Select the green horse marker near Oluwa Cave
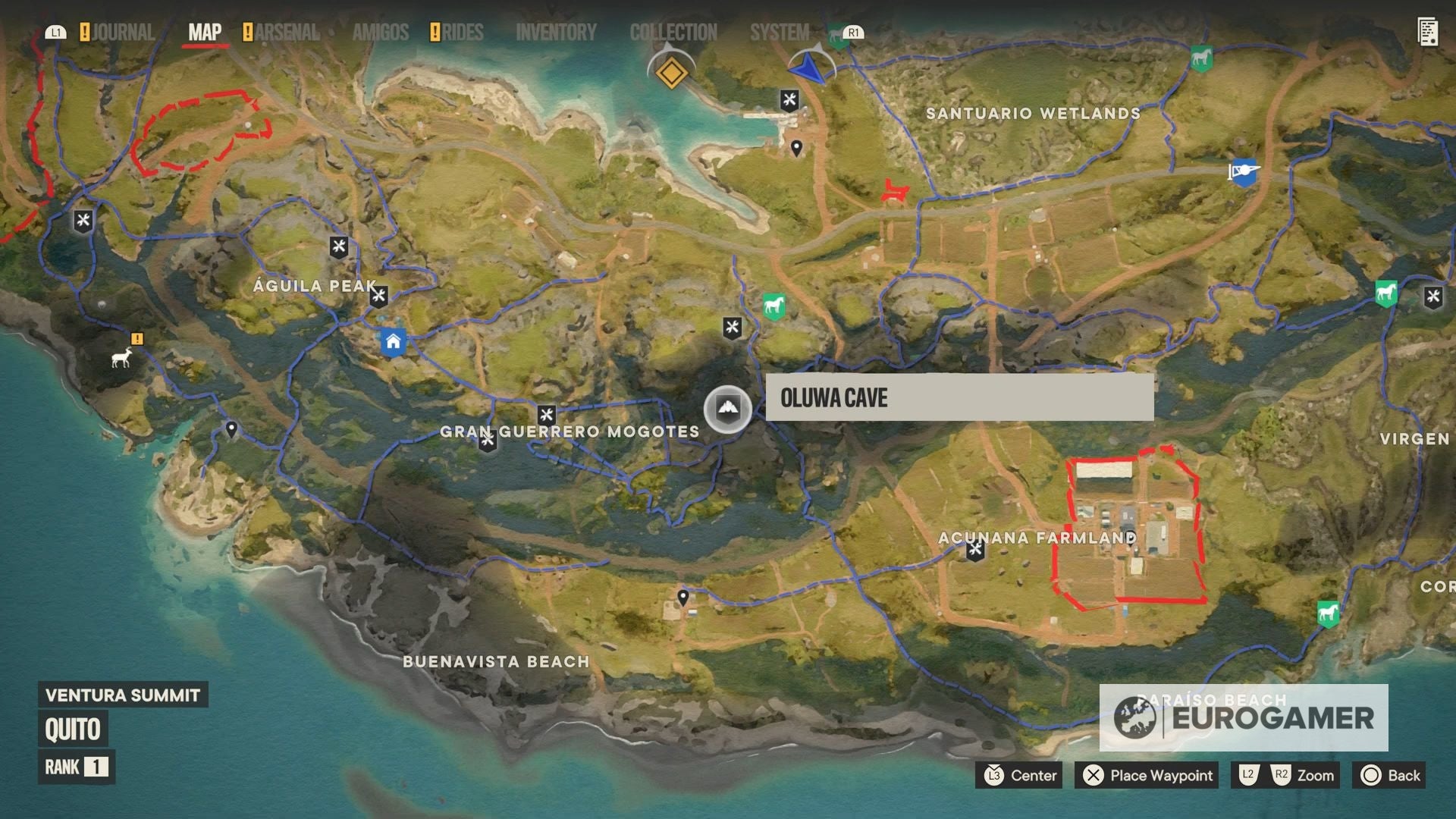1456x819 pixels. (x=773, y=306)
